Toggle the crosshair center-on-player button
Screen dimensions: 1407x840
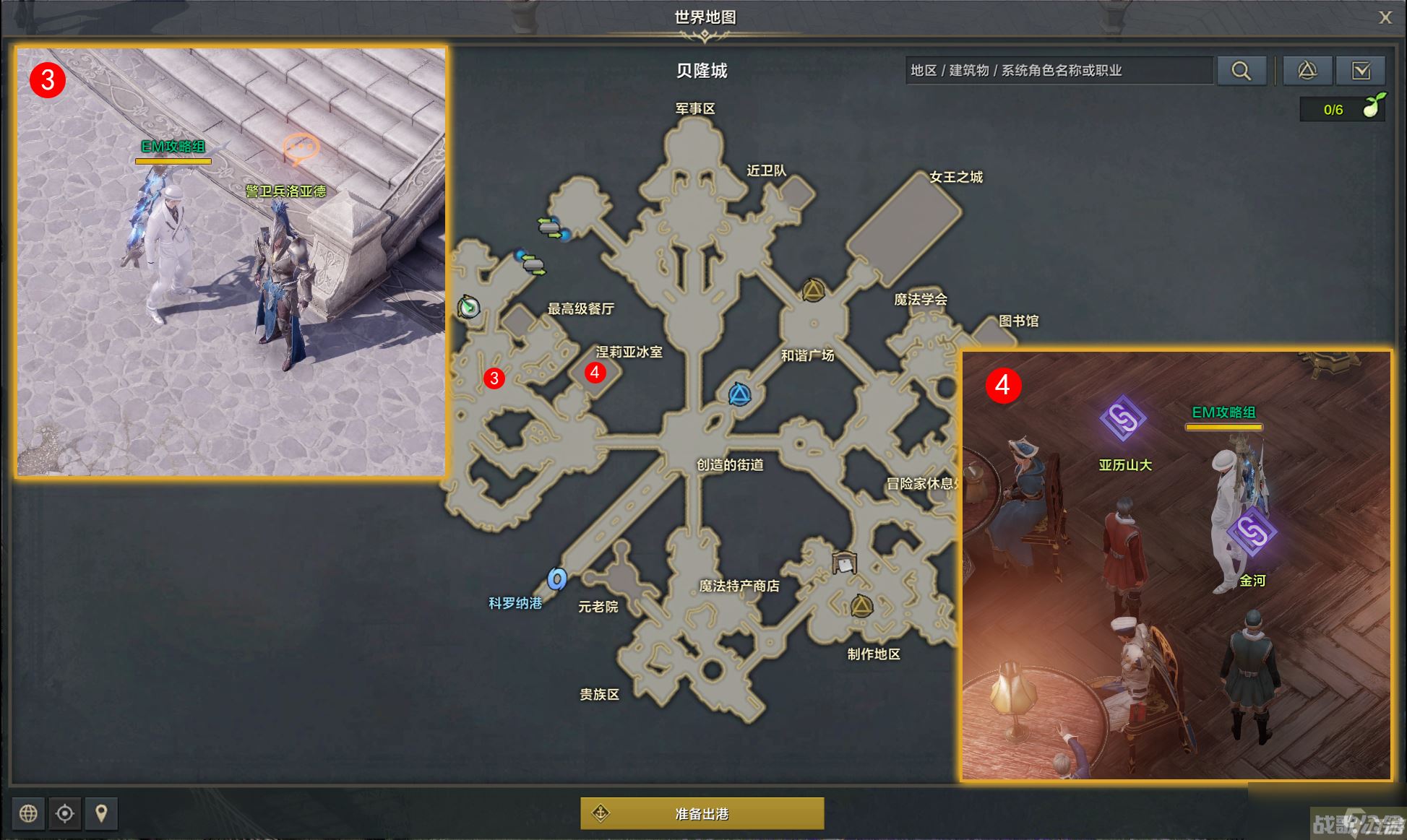[65, 813]
